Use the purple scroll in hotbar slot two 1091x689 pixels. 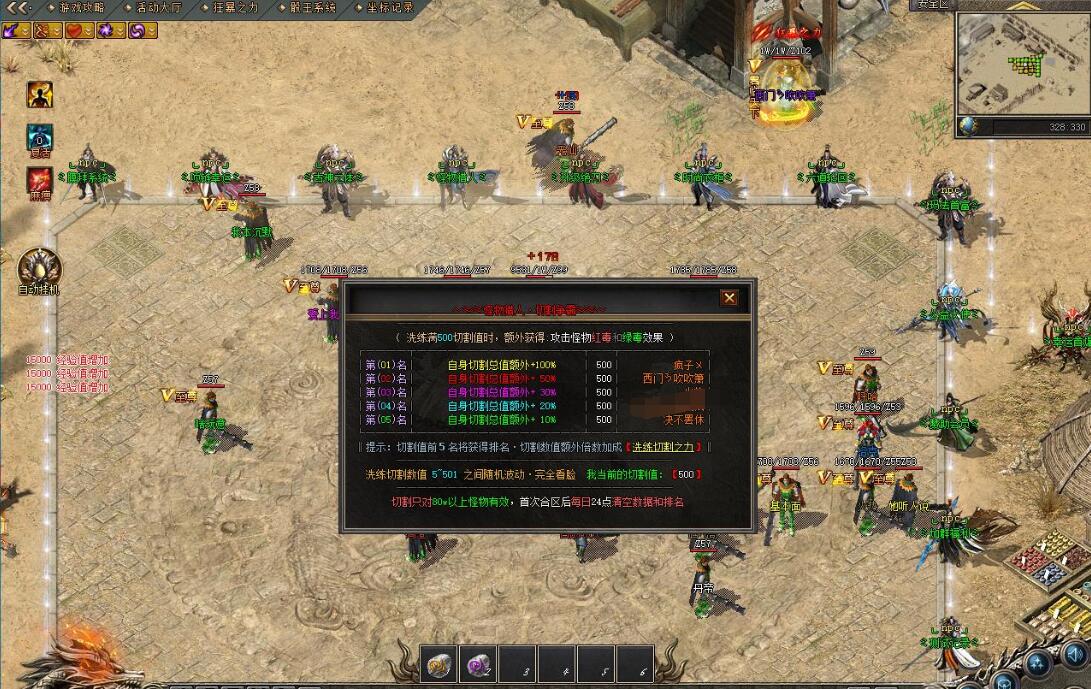pos(478,663)
